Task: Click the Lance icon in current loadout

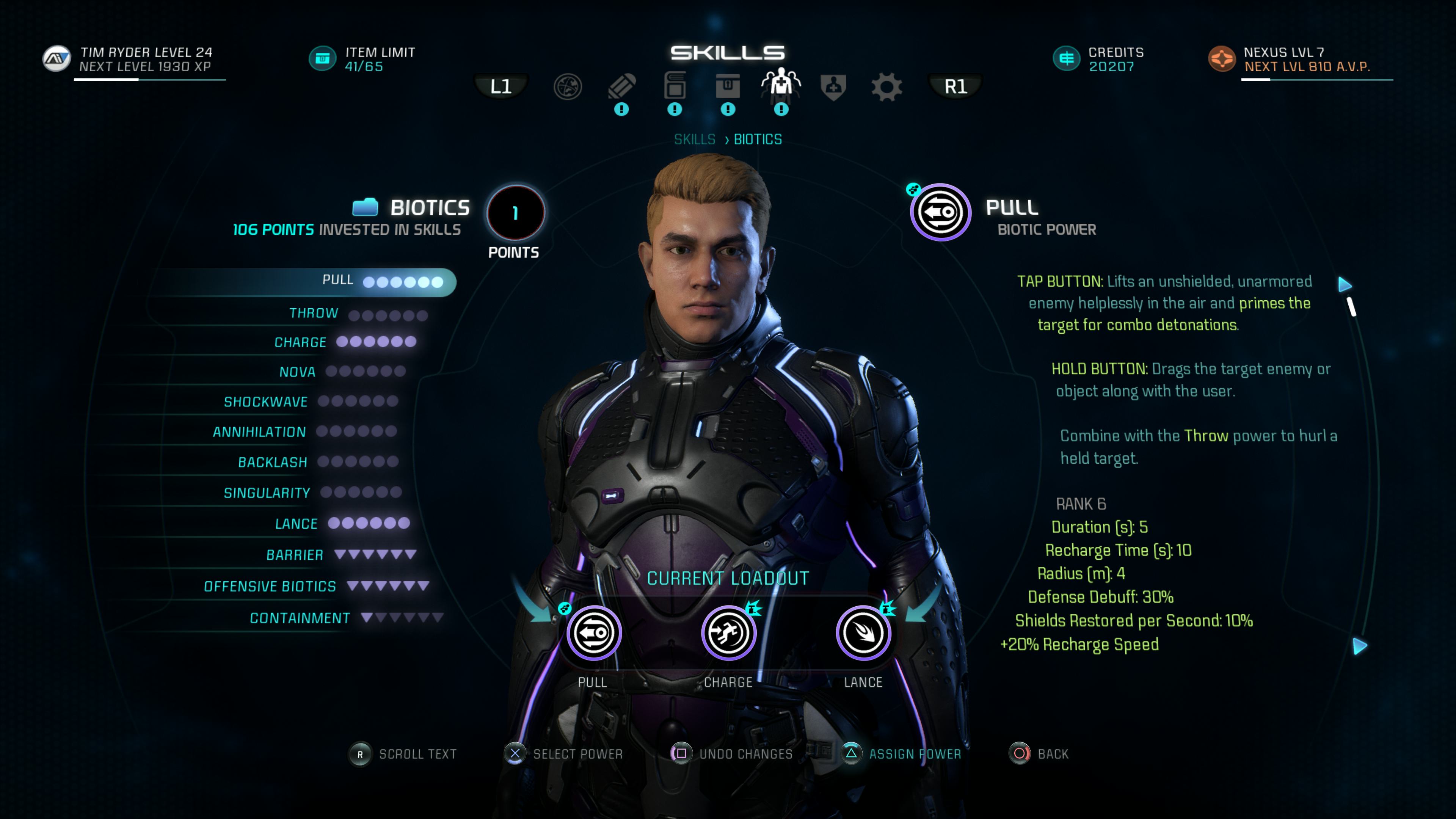Action: click(x=863, y=633)
